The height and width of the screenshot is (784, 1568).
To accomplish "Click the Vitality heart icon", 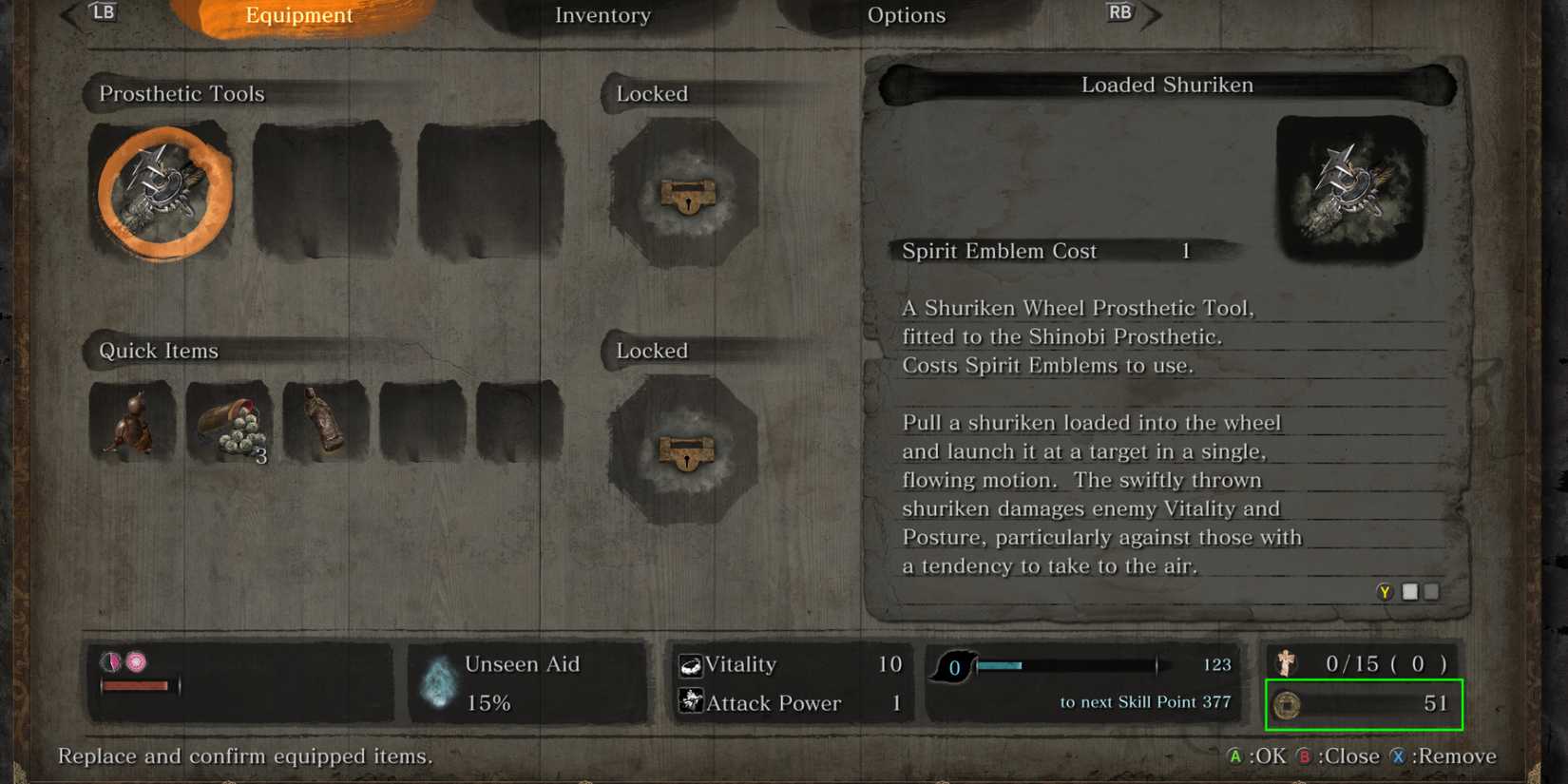I will pyautogui.click(x=689, y=664).
